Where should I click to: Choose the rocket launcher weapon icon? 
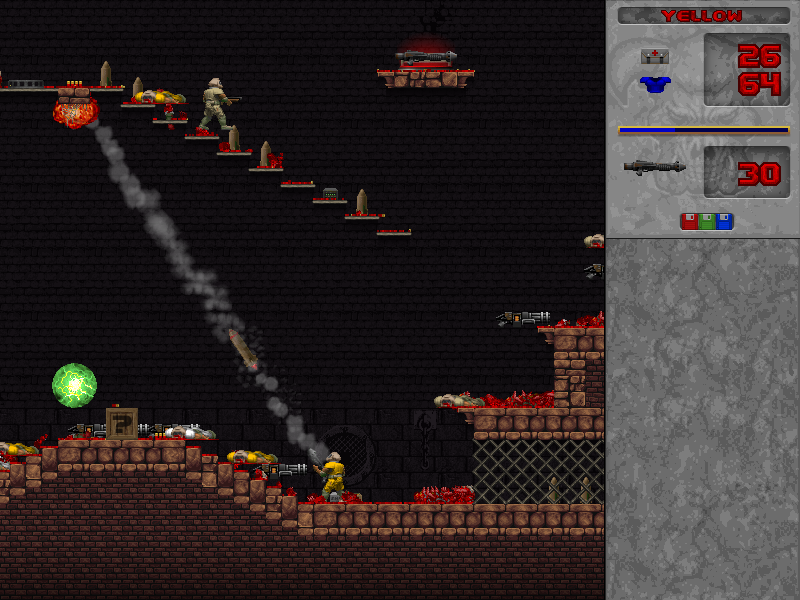(654, 167)
